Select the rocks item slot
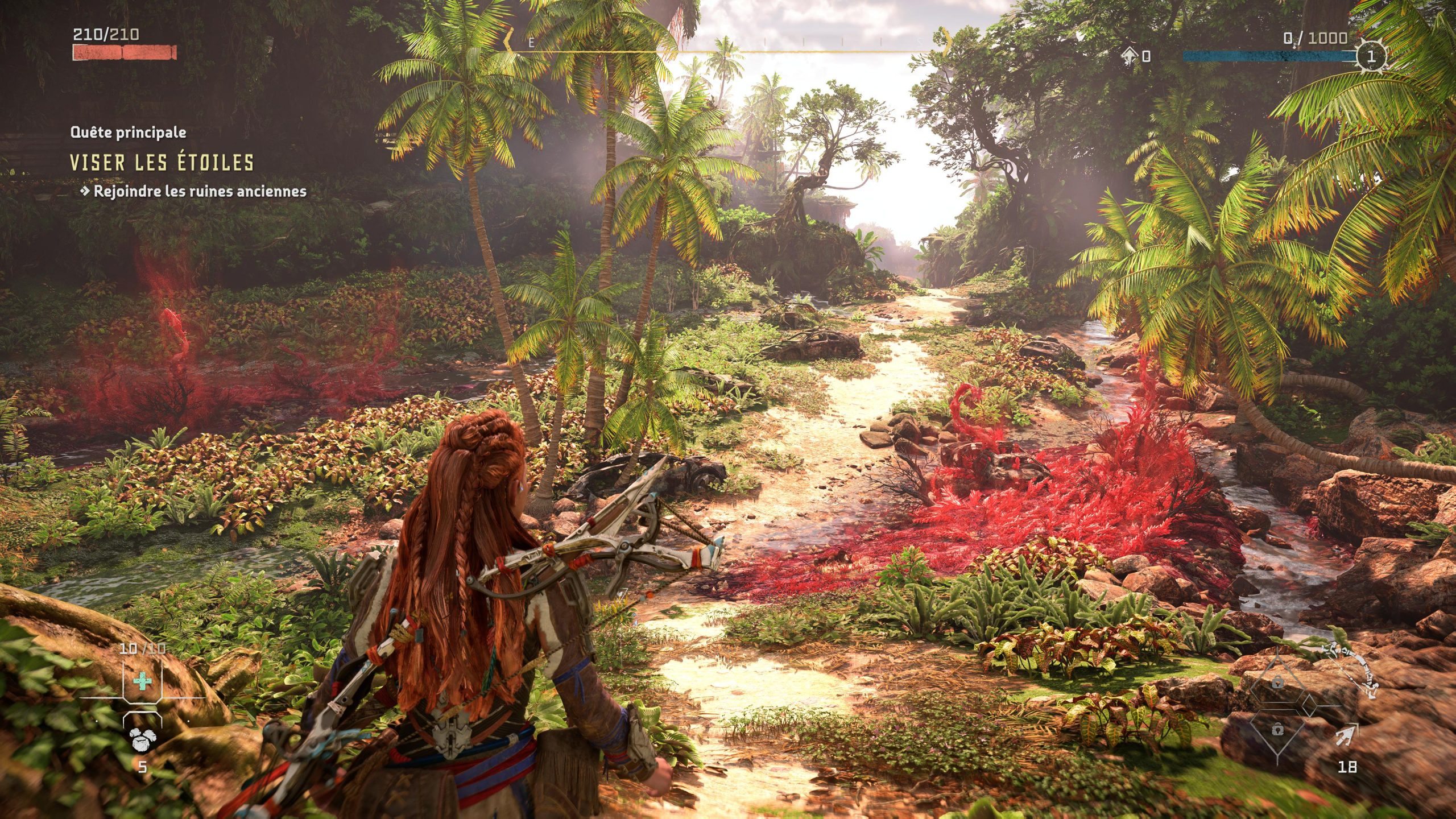Image resolution: width=1456 pixels, height=819 pixels. tap(141, 739)
